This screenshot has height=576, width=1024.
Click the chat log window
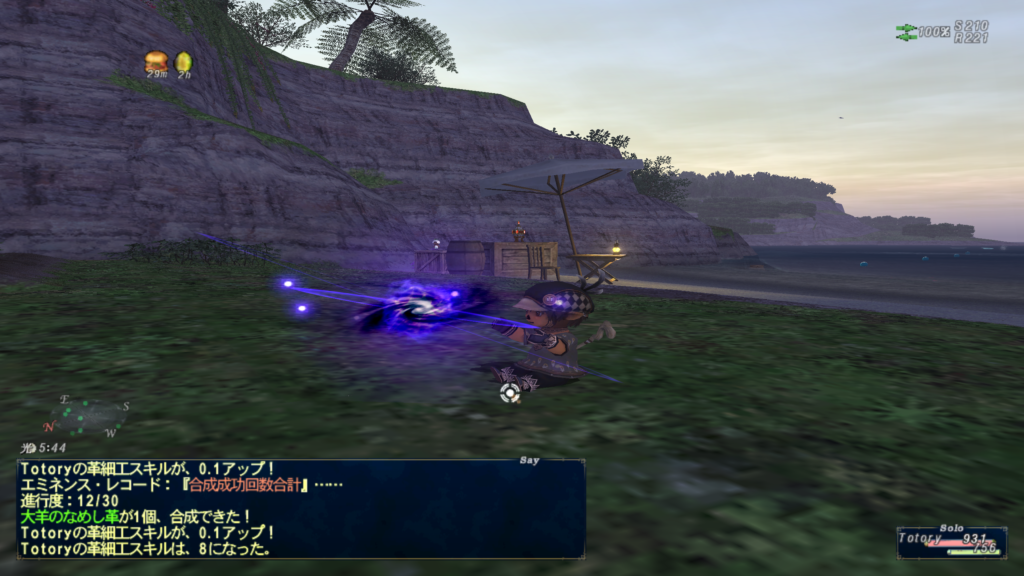300,508
